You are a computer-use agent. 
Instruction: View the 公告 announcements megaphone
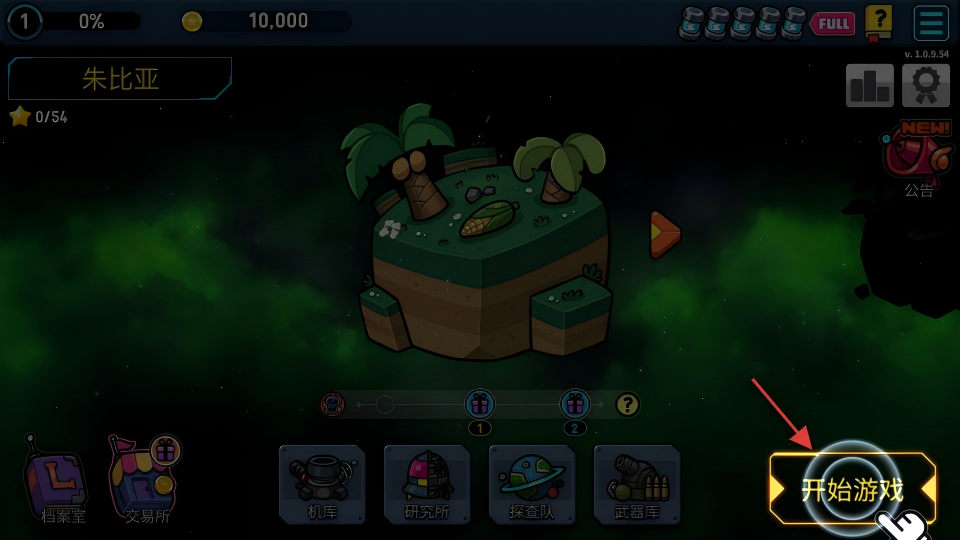pos(917,157)
